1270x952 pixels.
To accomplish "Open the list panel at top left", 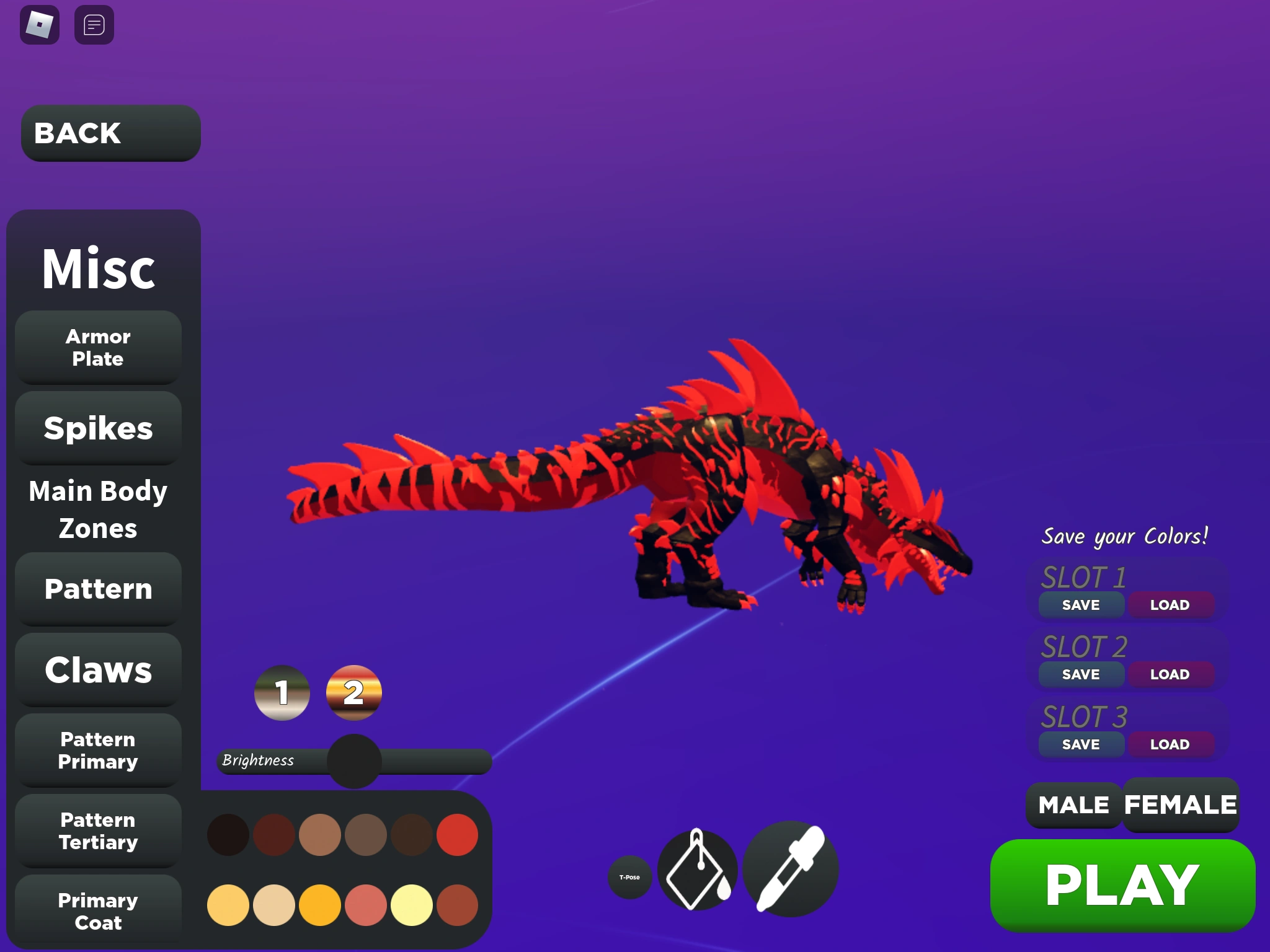I will coord(94,25).
